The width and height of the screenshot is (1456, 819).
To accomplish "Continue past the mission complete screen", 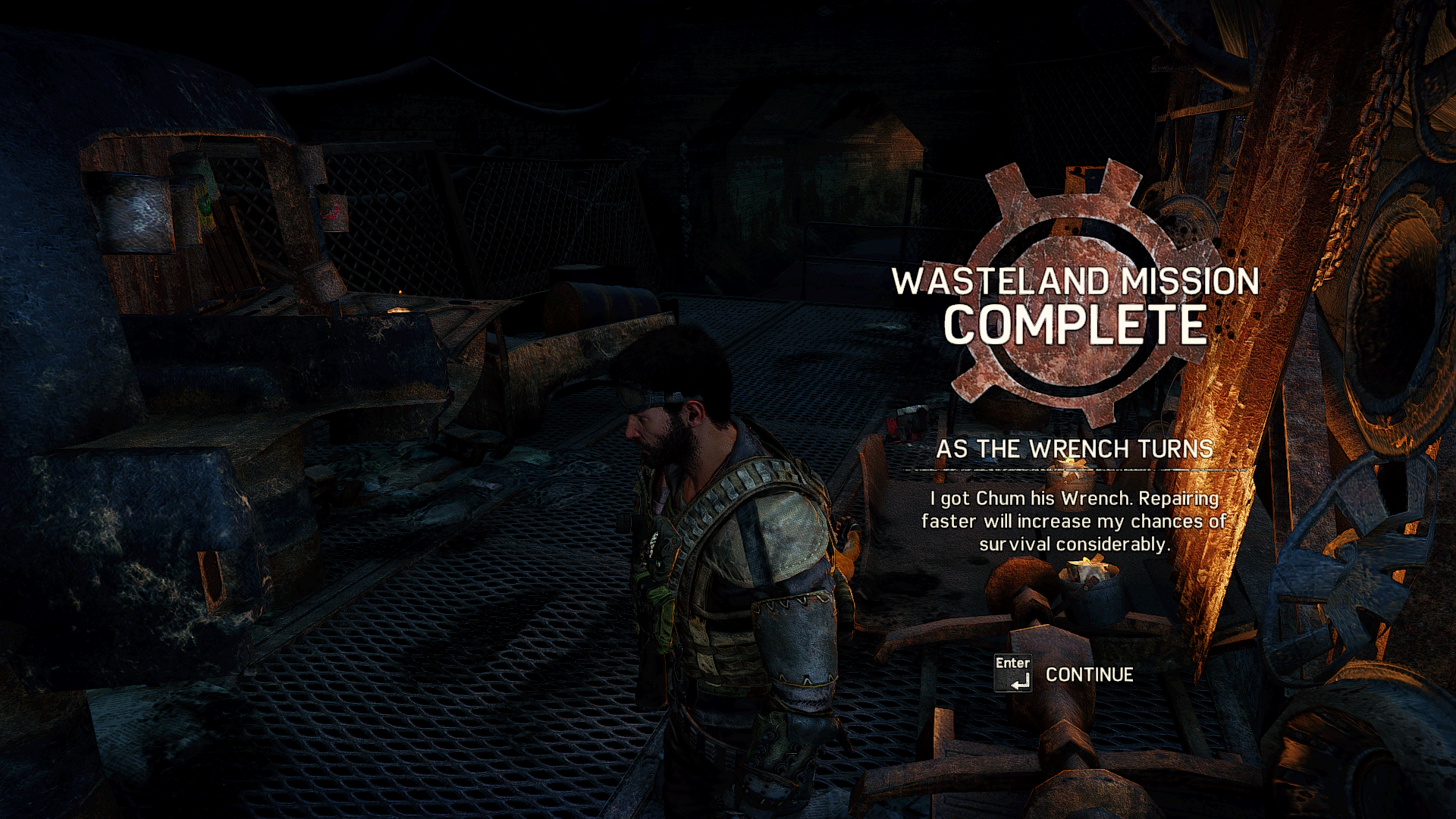I will click(x=1087, y=674).
